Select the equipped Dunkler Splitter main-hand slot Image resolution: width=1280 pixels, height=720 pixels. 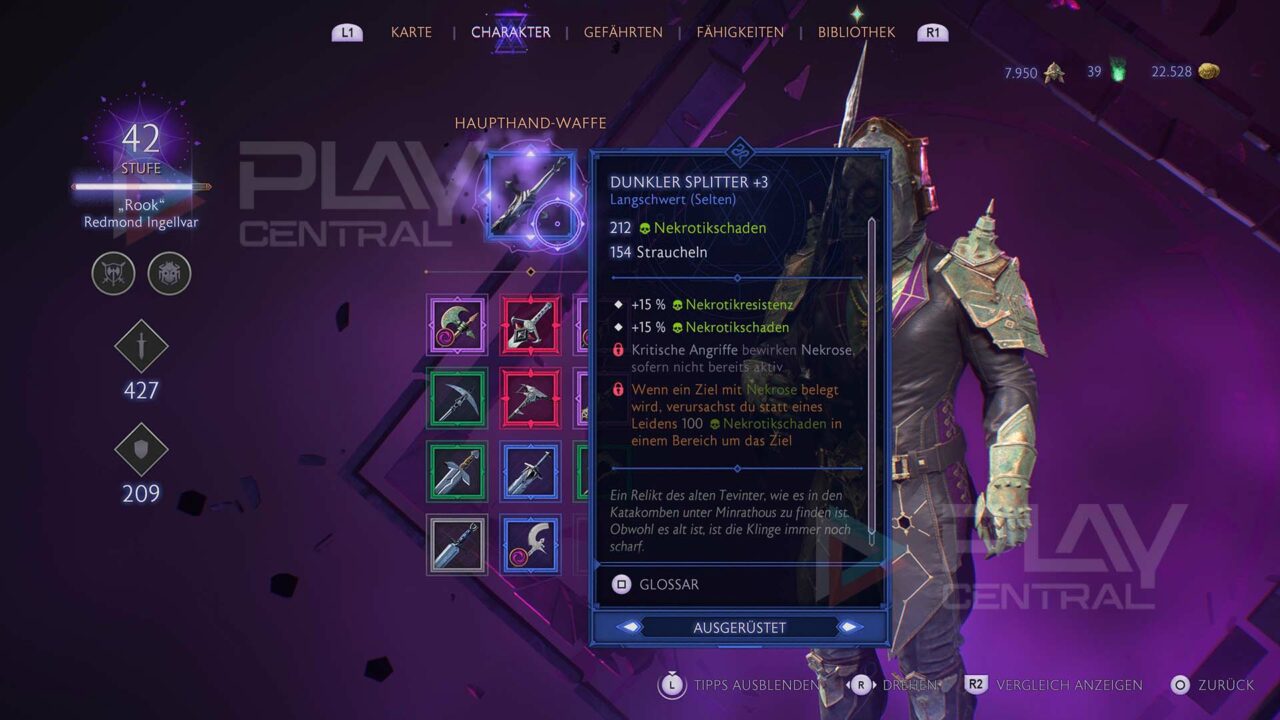click(x=531, y=195)
